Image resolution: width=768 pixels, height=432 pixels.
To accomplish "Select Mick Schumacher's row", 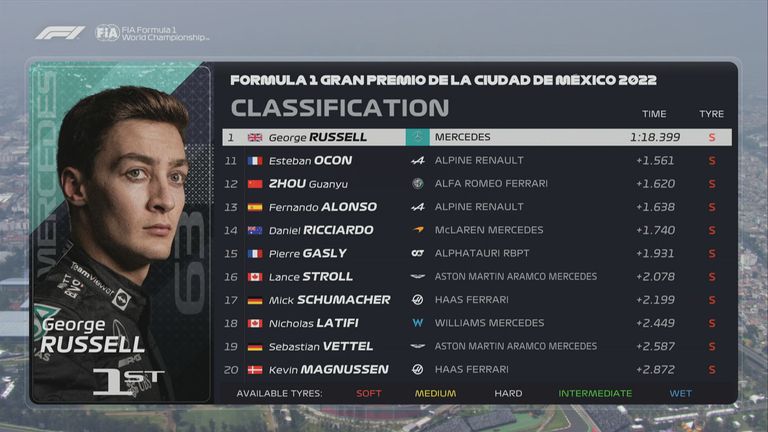I will tap(476, 300).
